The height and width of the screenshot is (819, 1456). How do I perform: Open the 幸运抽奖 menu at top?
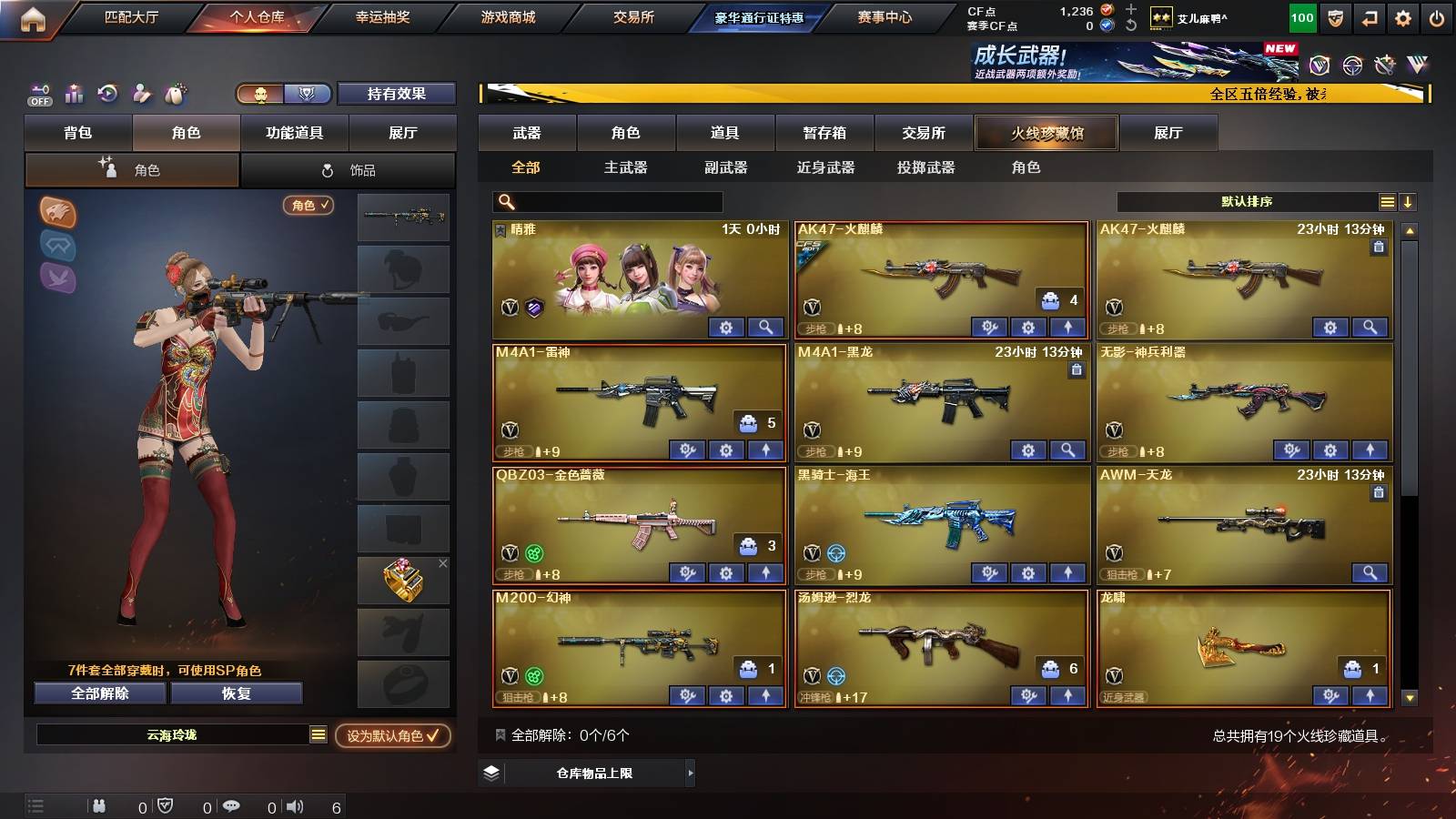pyautogui.click(x=380, y=15)
